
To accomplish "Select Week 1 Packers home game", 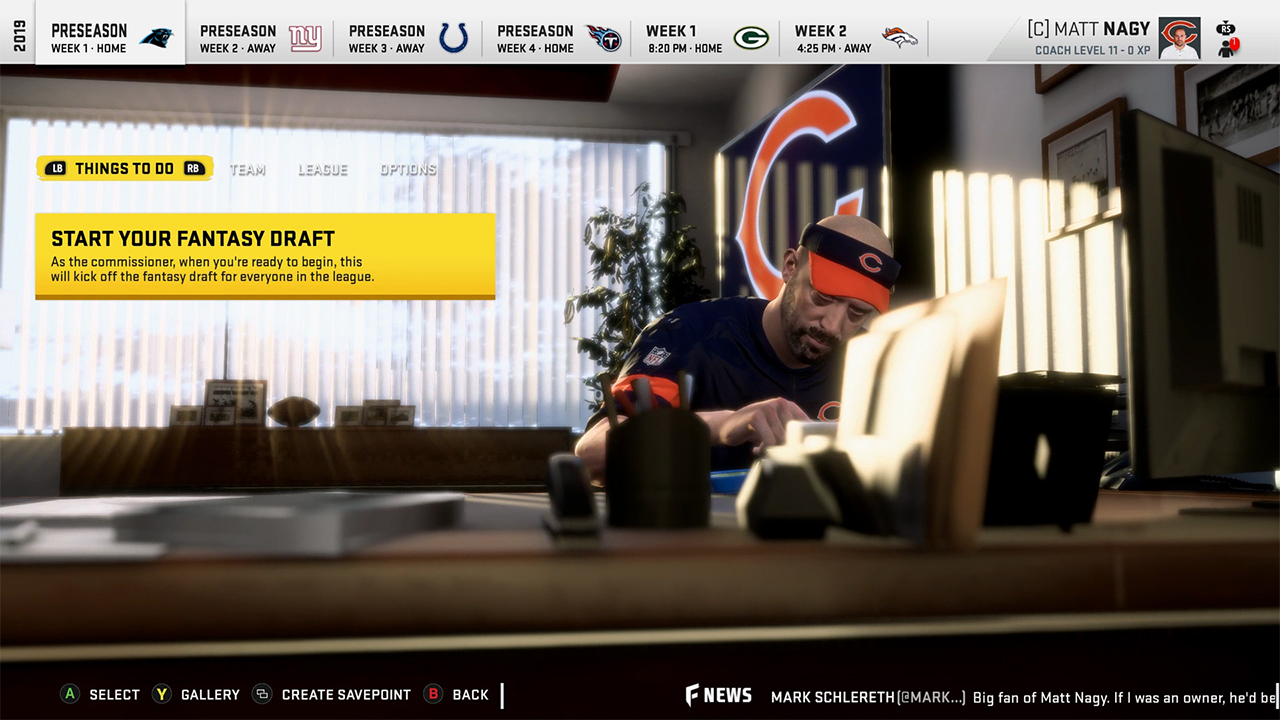I will pyautogui.click(x=705, y=38).
